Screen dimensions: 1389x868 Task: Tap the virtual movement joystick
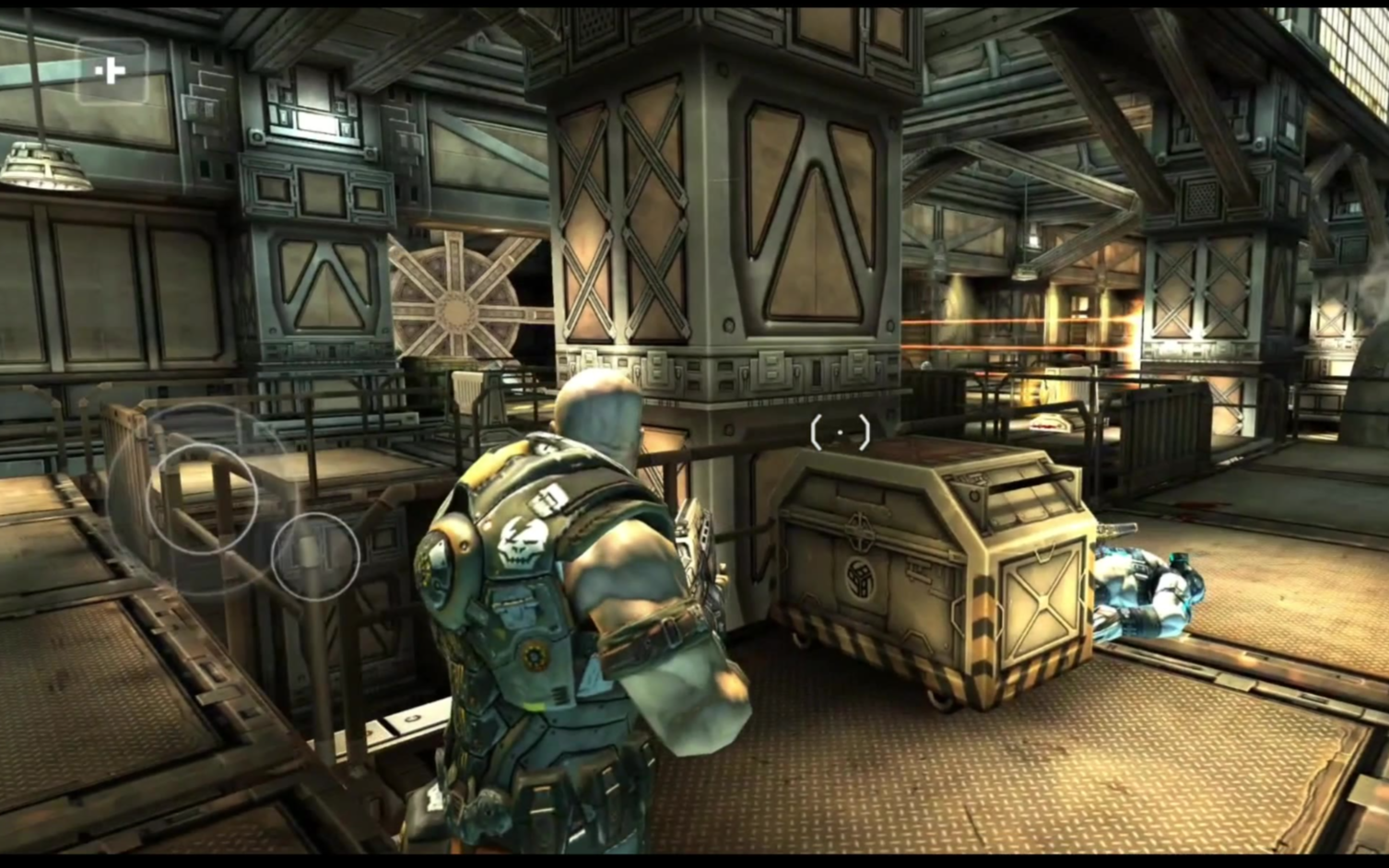tap(202, 498)
